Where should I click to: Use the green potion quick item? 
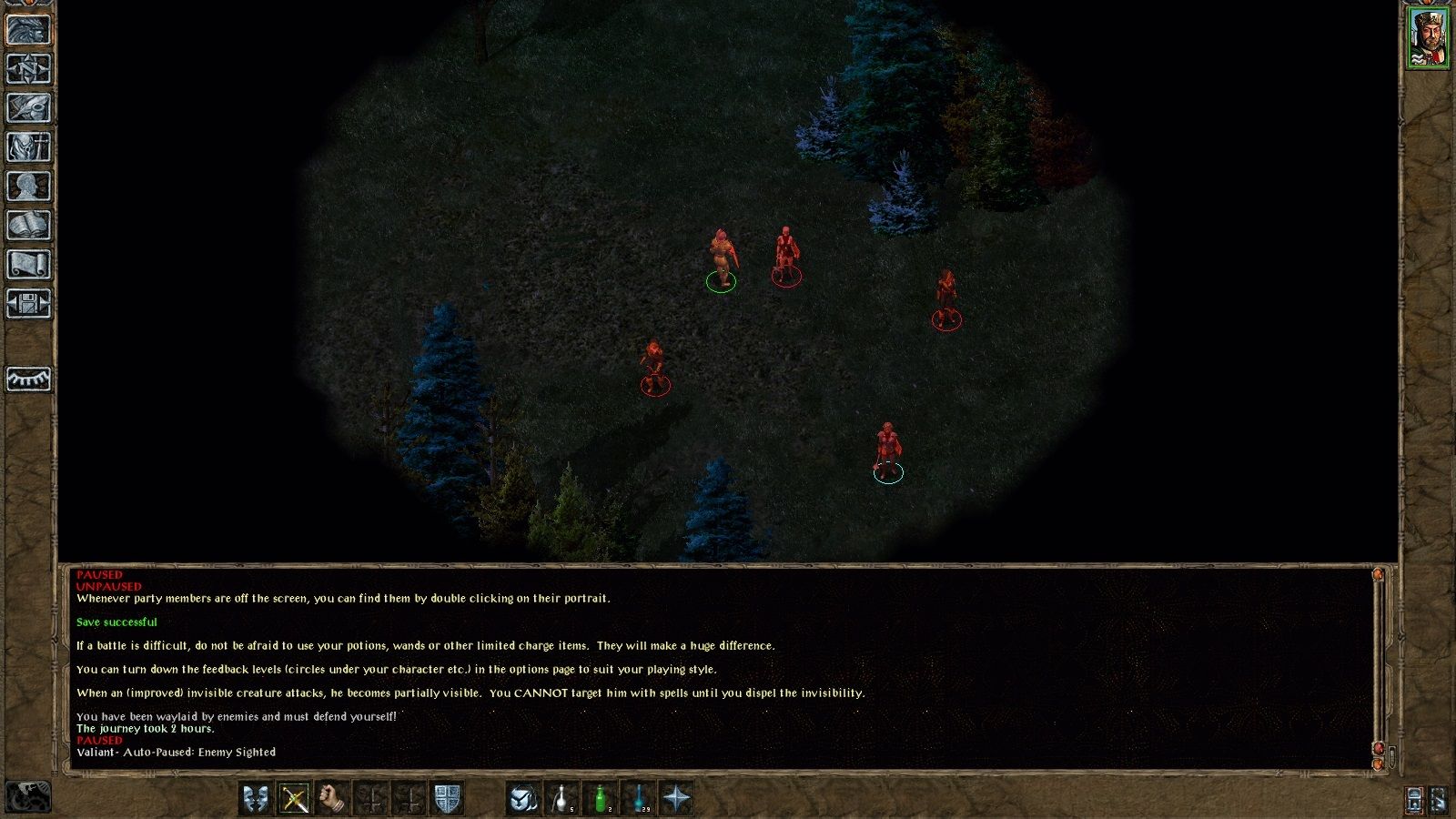coord(601,799)
